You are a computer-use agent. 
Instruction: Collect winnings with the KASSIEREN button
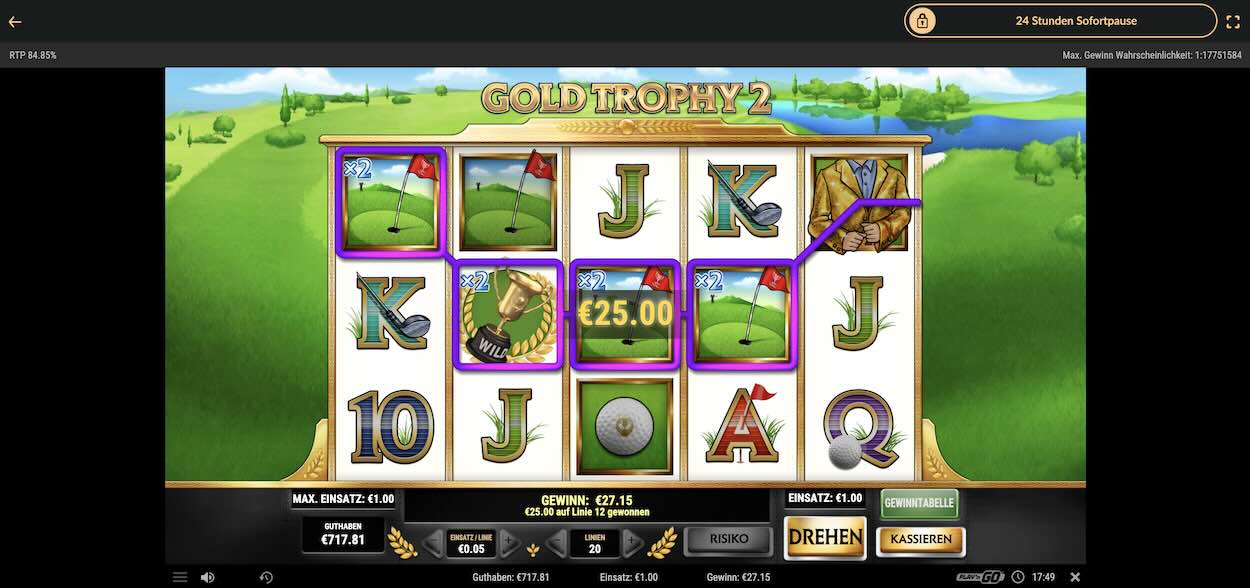(x=921, y=541)
